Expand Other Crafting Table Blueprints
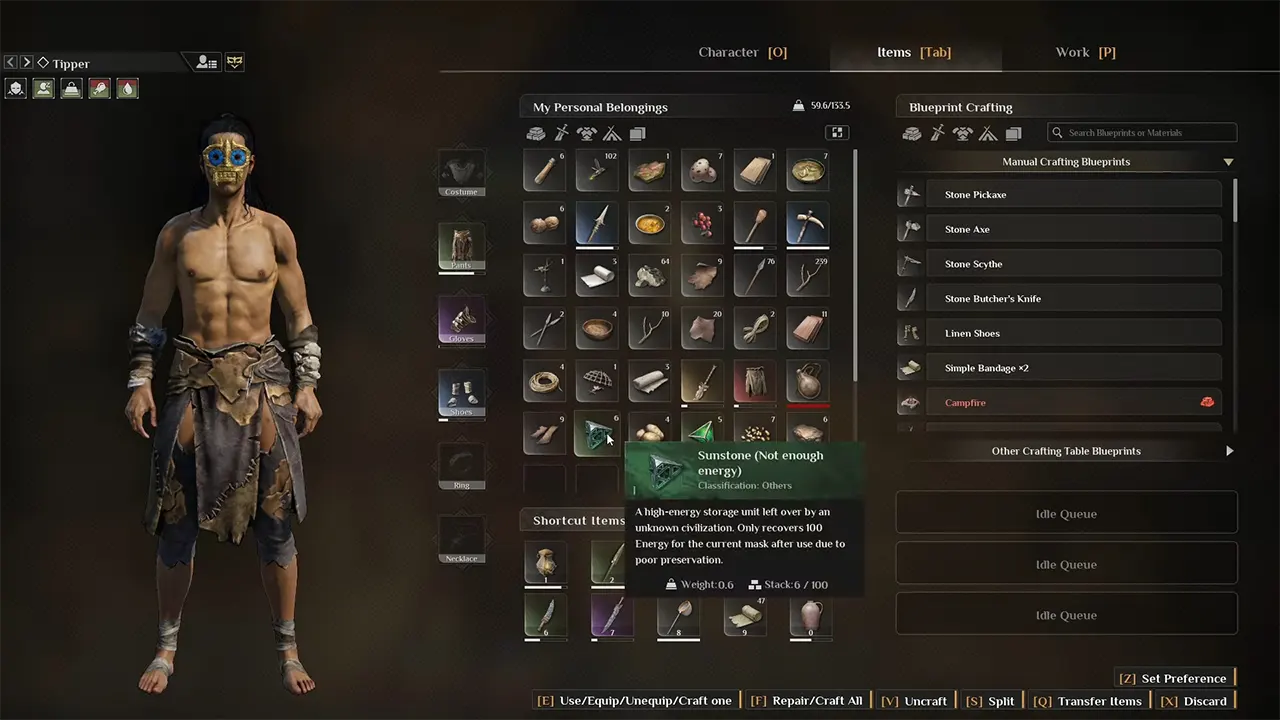1280x720 pixels. (1066, 451)
